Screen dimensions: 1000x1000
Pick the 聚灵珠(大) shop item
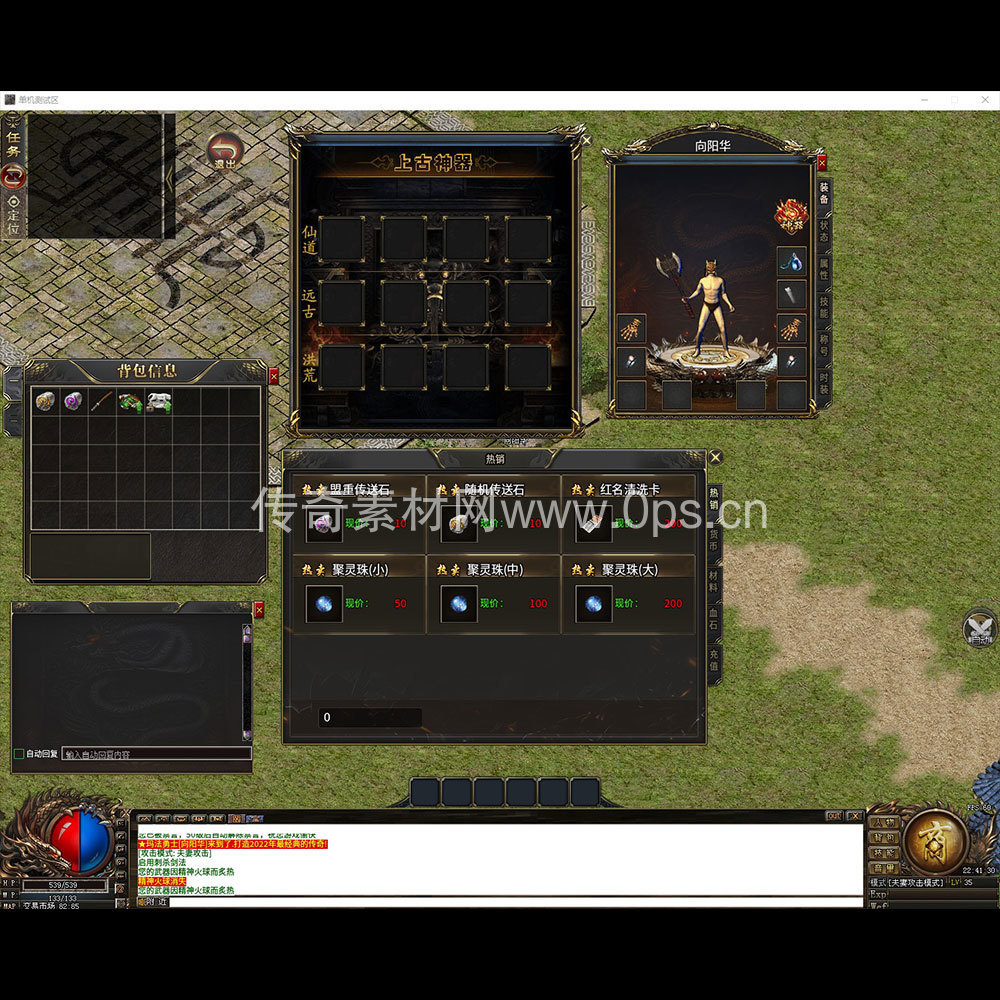point(594,604)
